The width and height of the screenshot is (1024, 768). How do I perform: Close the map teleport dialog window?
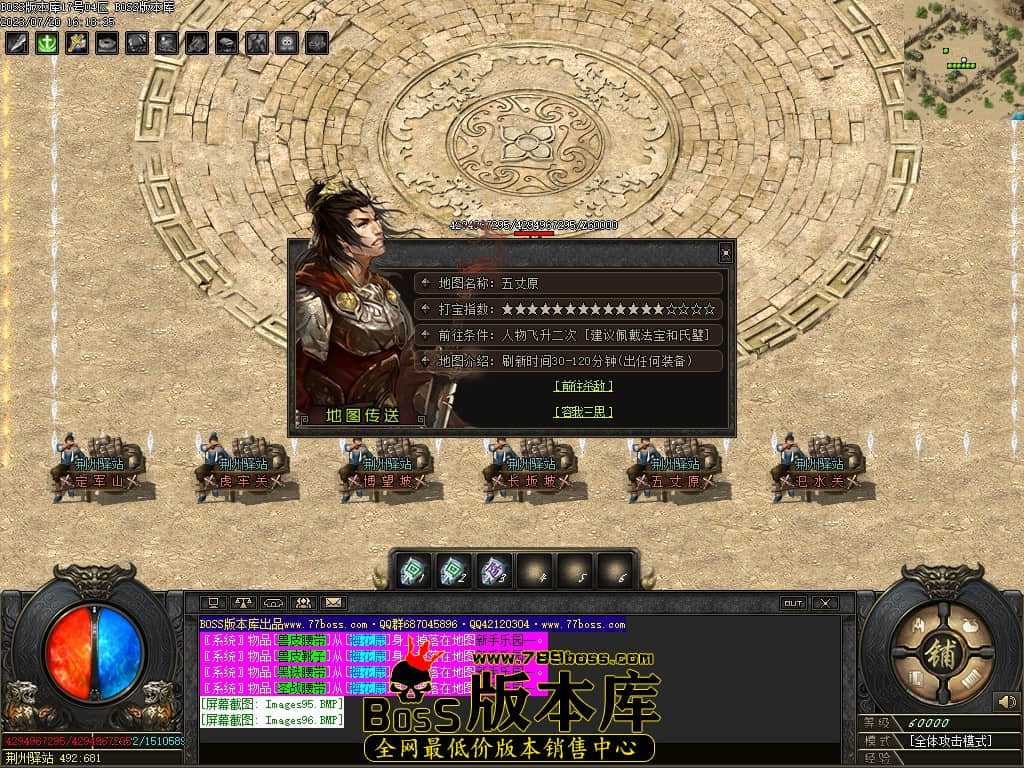(x=726, y=254)
